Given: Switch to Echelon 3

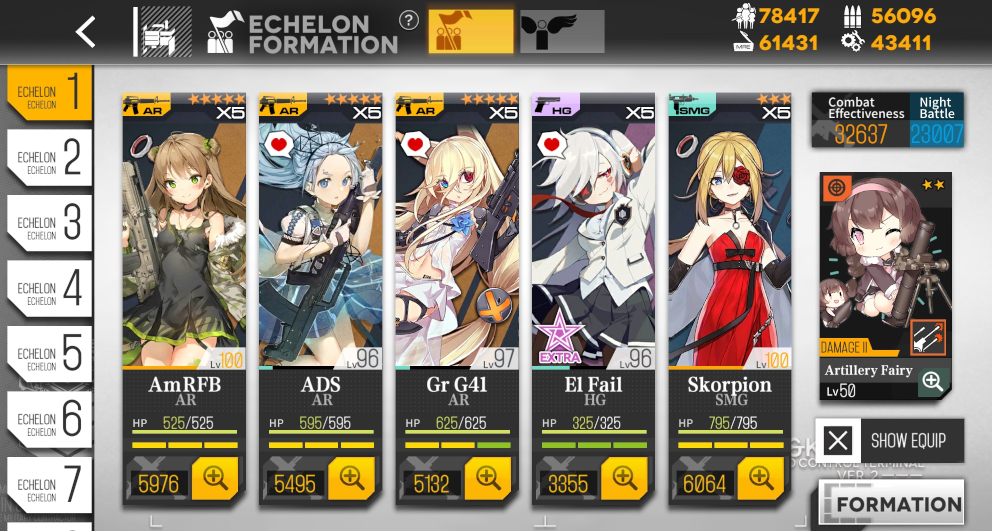Looking at the screenshot, I should click(x=50, y=223).
